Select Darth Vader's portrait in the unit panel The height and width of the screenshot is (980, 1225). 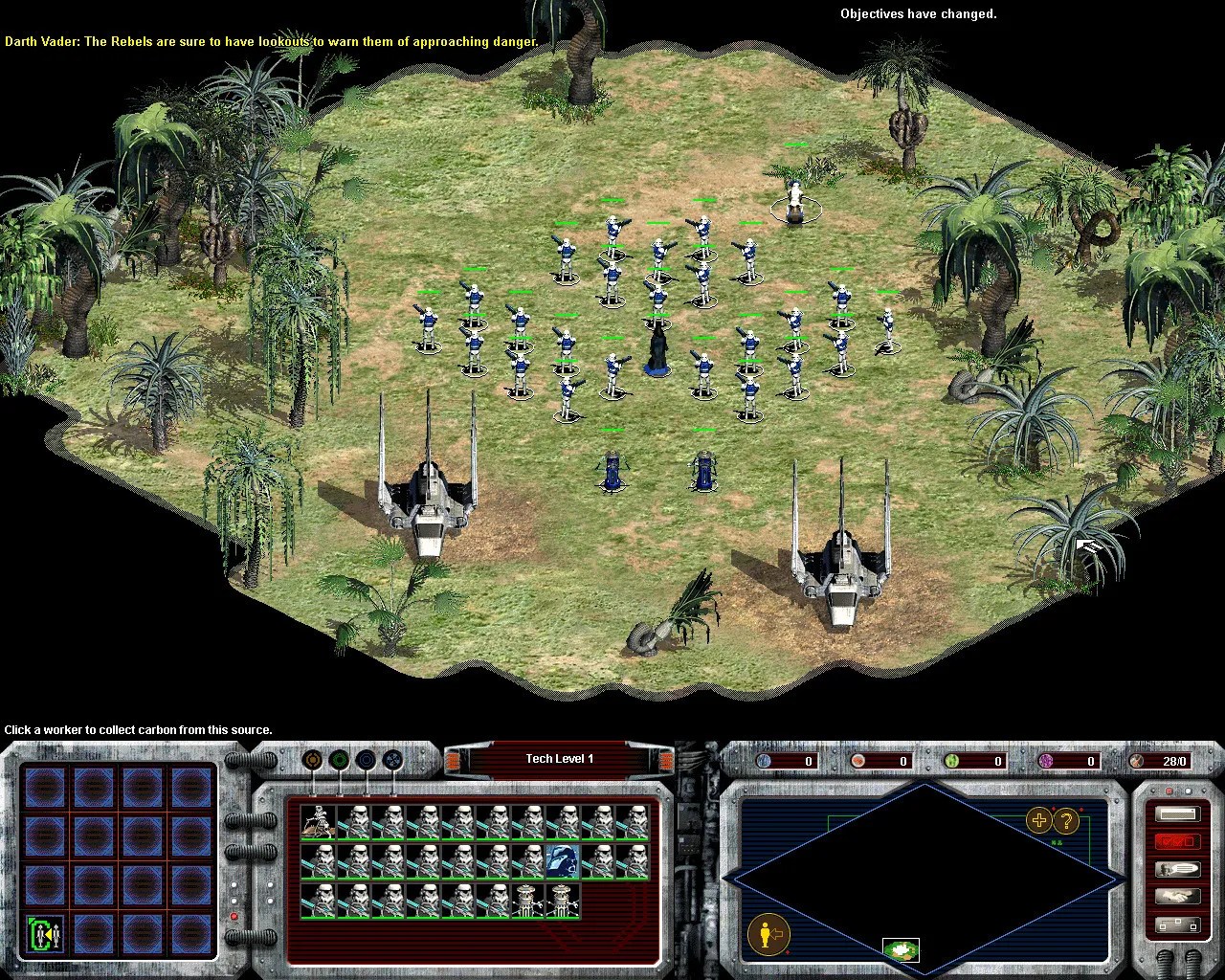click(563, 861)
